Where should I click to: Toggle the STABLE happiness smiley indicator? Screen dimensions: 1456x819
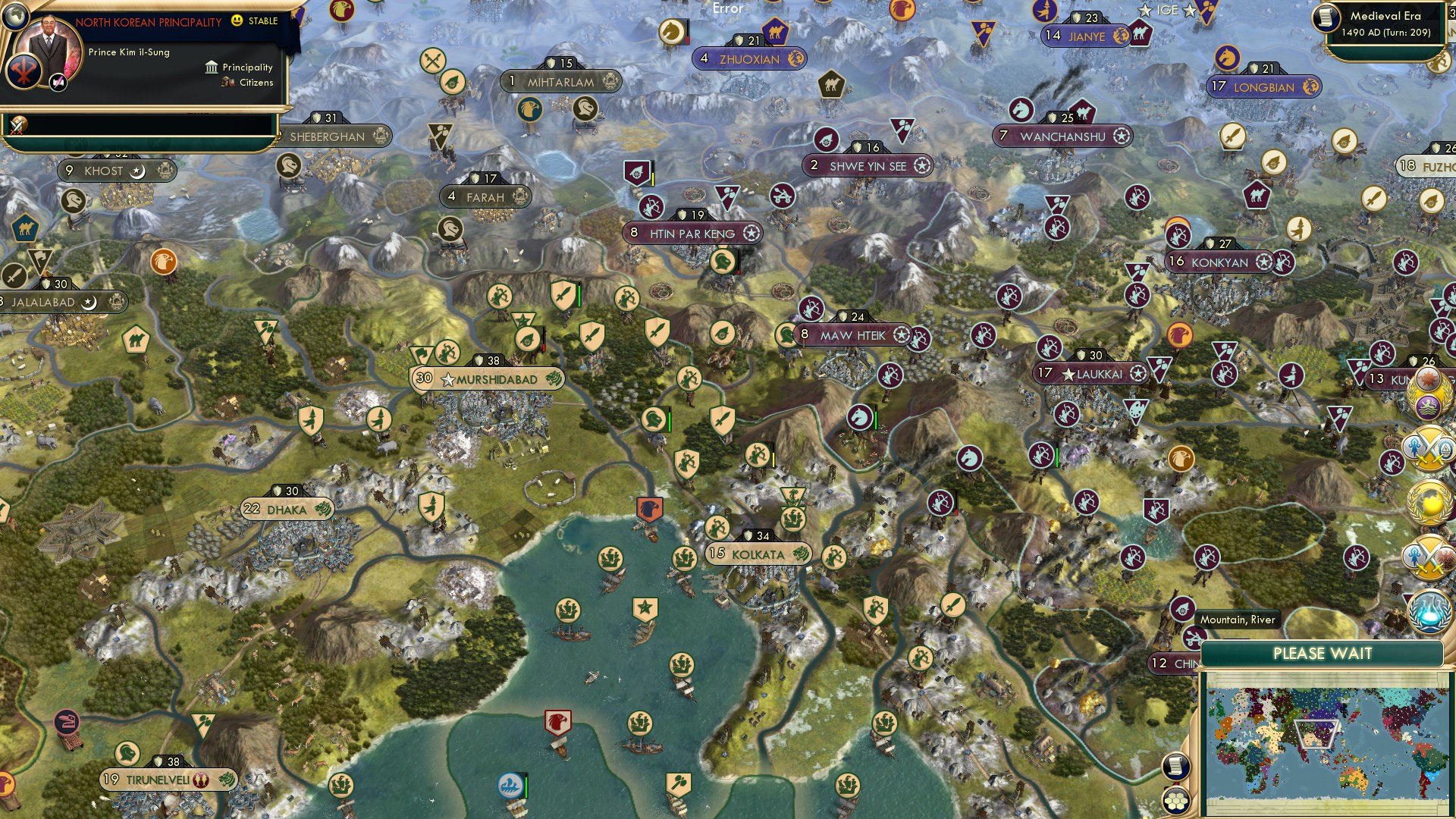coord(237,22)
